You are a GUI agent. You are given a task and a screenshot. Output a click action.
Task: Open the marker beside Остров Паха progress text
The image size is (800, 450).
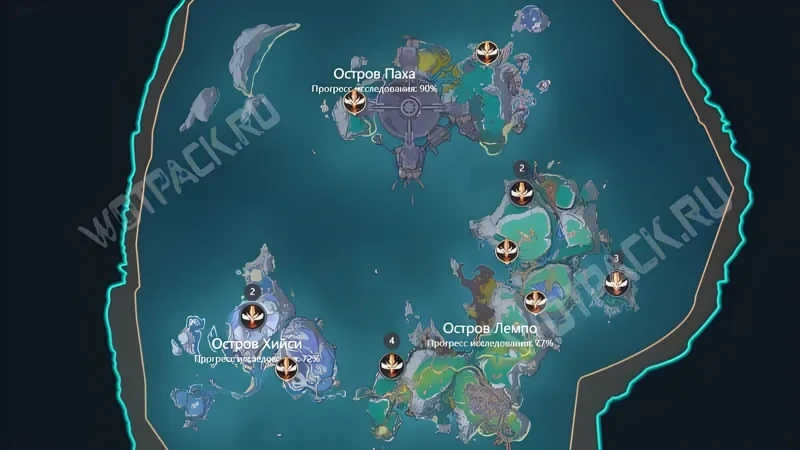tap(354, 101)
